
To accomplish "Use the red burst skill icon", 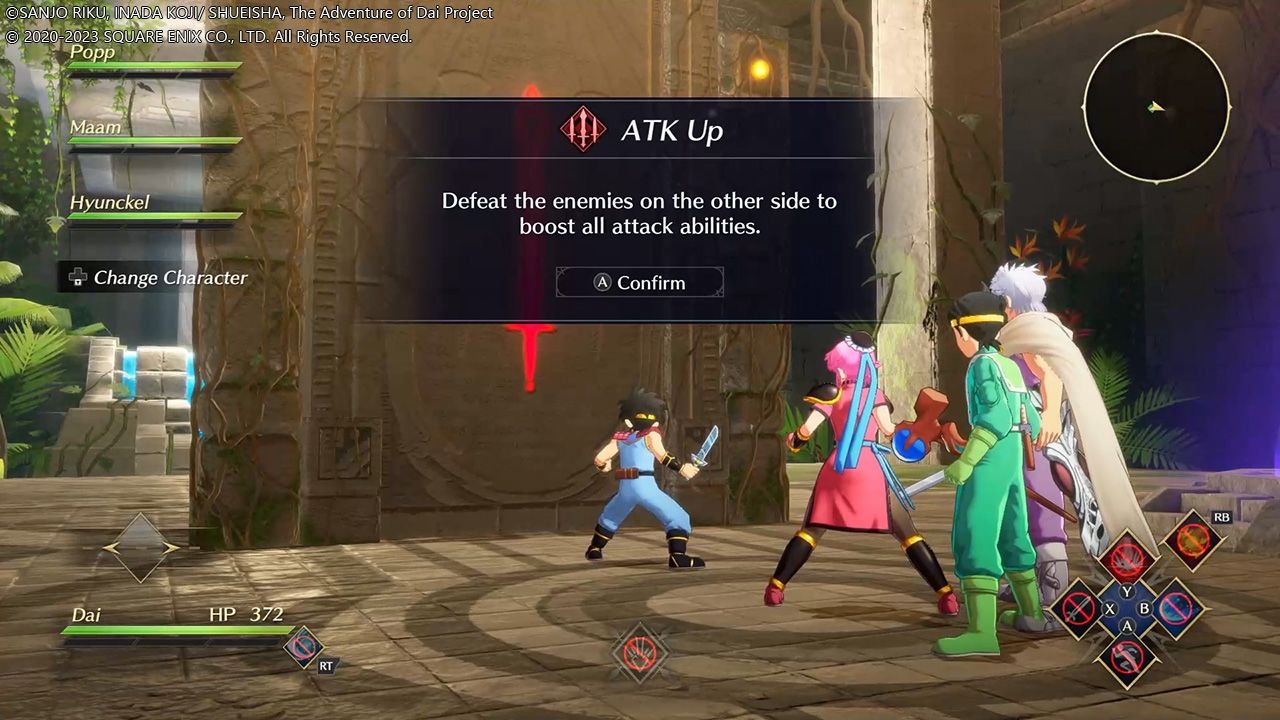I will (1127, 558).
